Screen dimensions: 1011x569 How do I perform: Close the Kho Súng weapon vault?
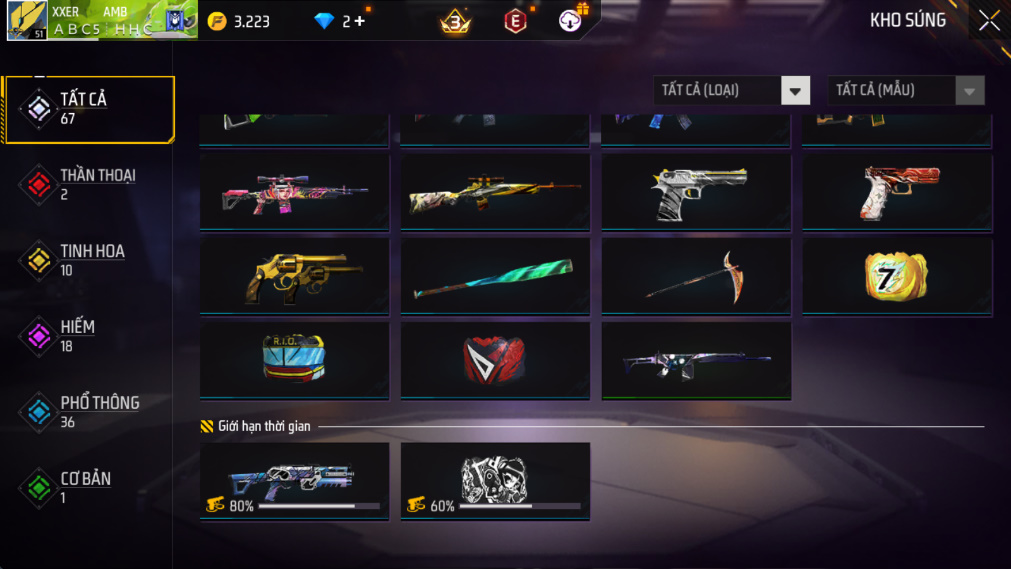click(988, 21)
